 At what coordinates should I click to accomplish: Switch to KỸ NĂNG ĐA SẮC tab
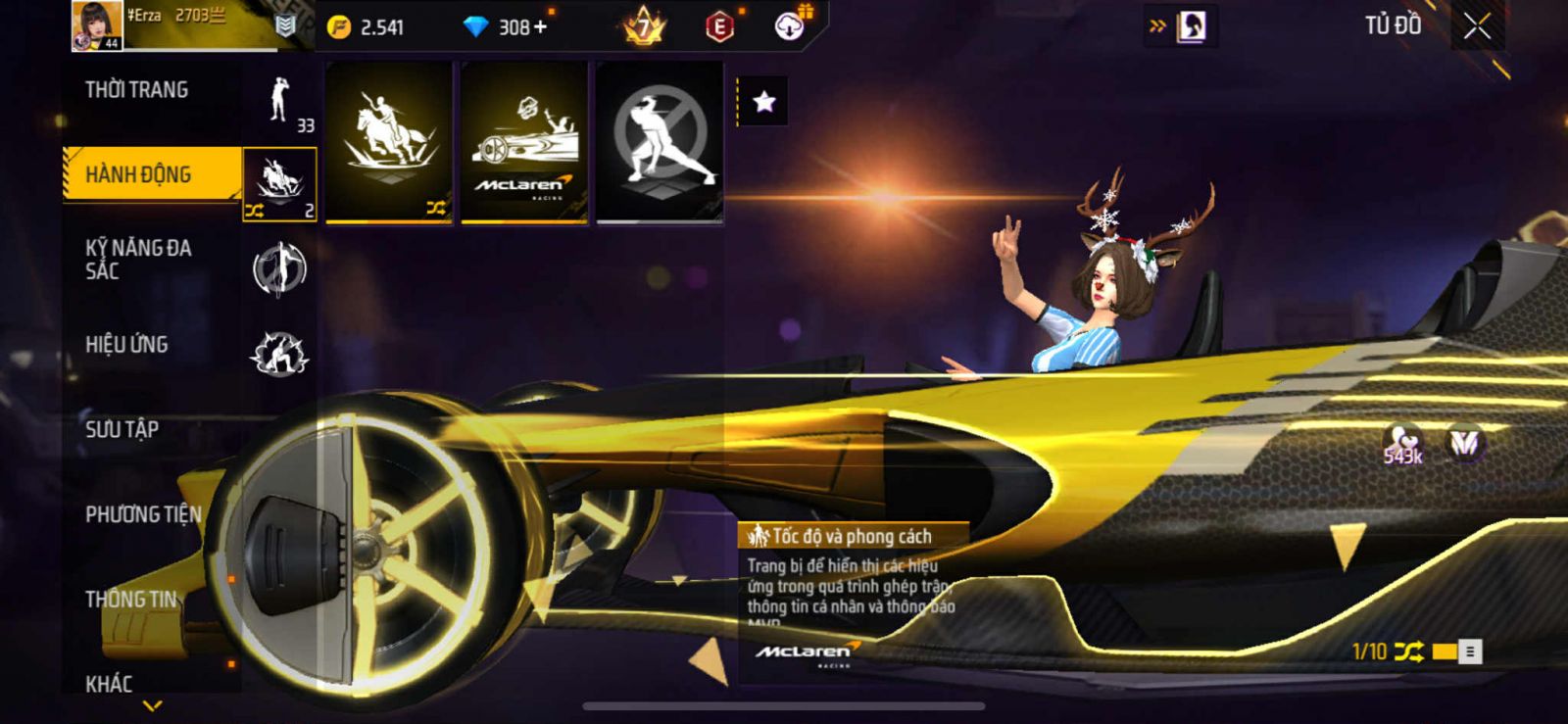coord(138,260)
